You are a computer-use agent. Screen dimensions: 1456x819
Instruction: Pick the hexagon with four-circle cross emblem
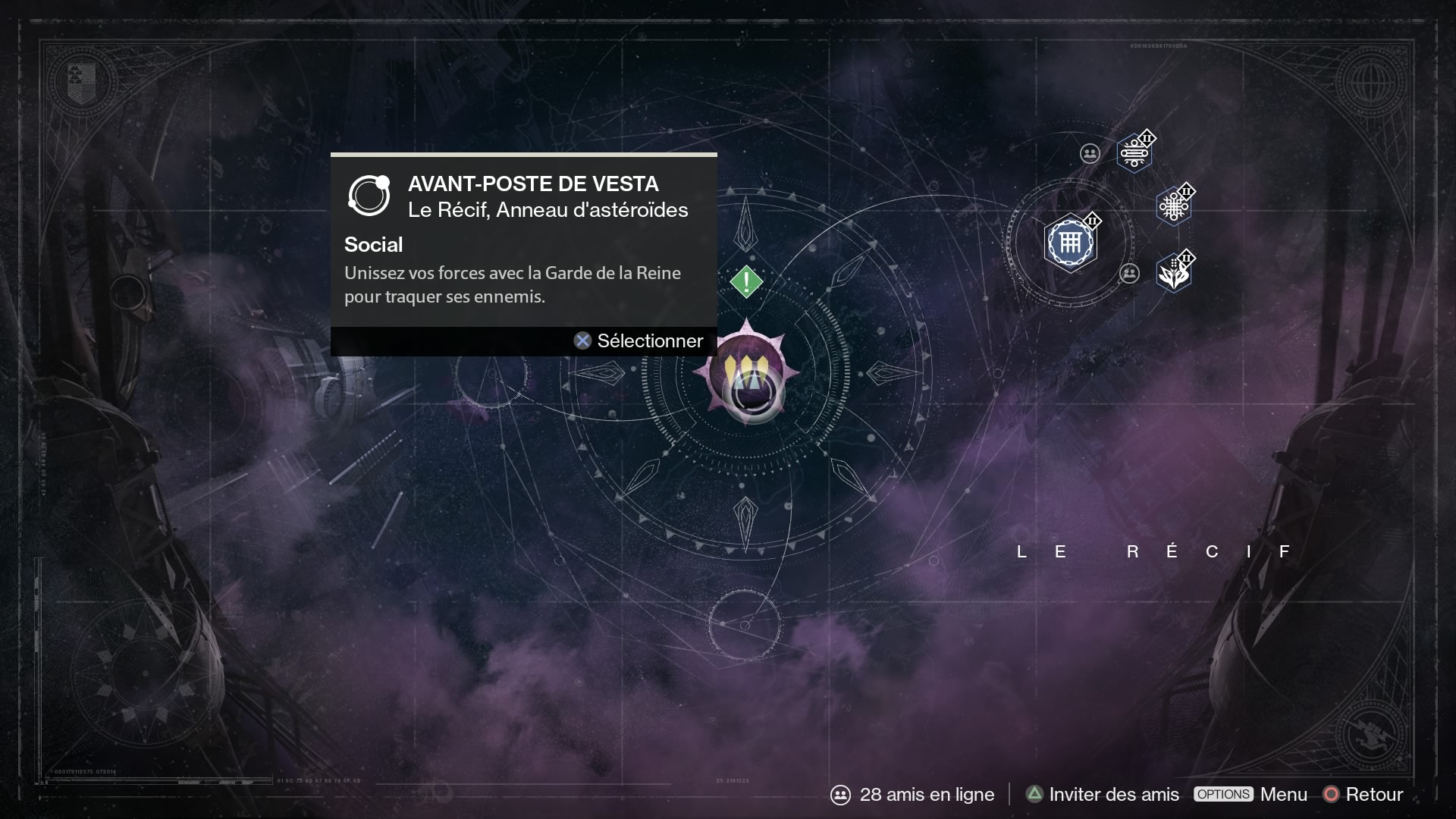[1173, 206]
